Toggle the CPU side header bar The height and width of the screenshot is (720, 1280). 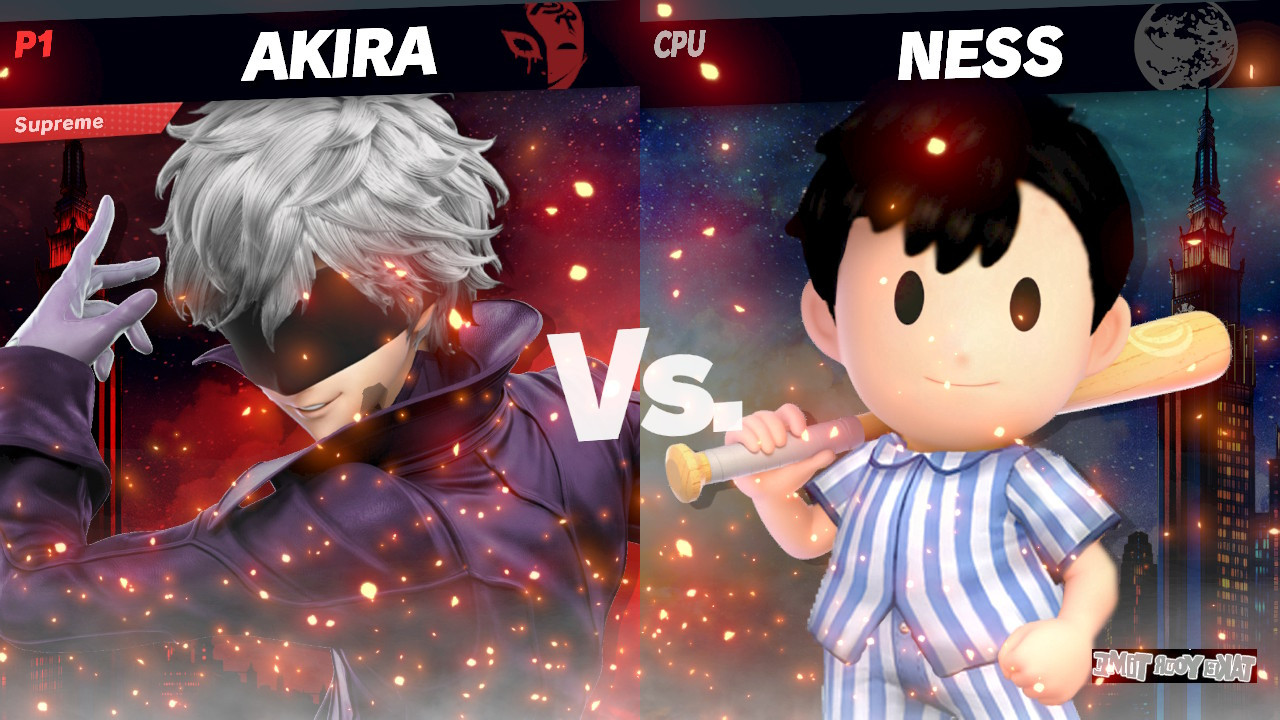tap(960, 45)
